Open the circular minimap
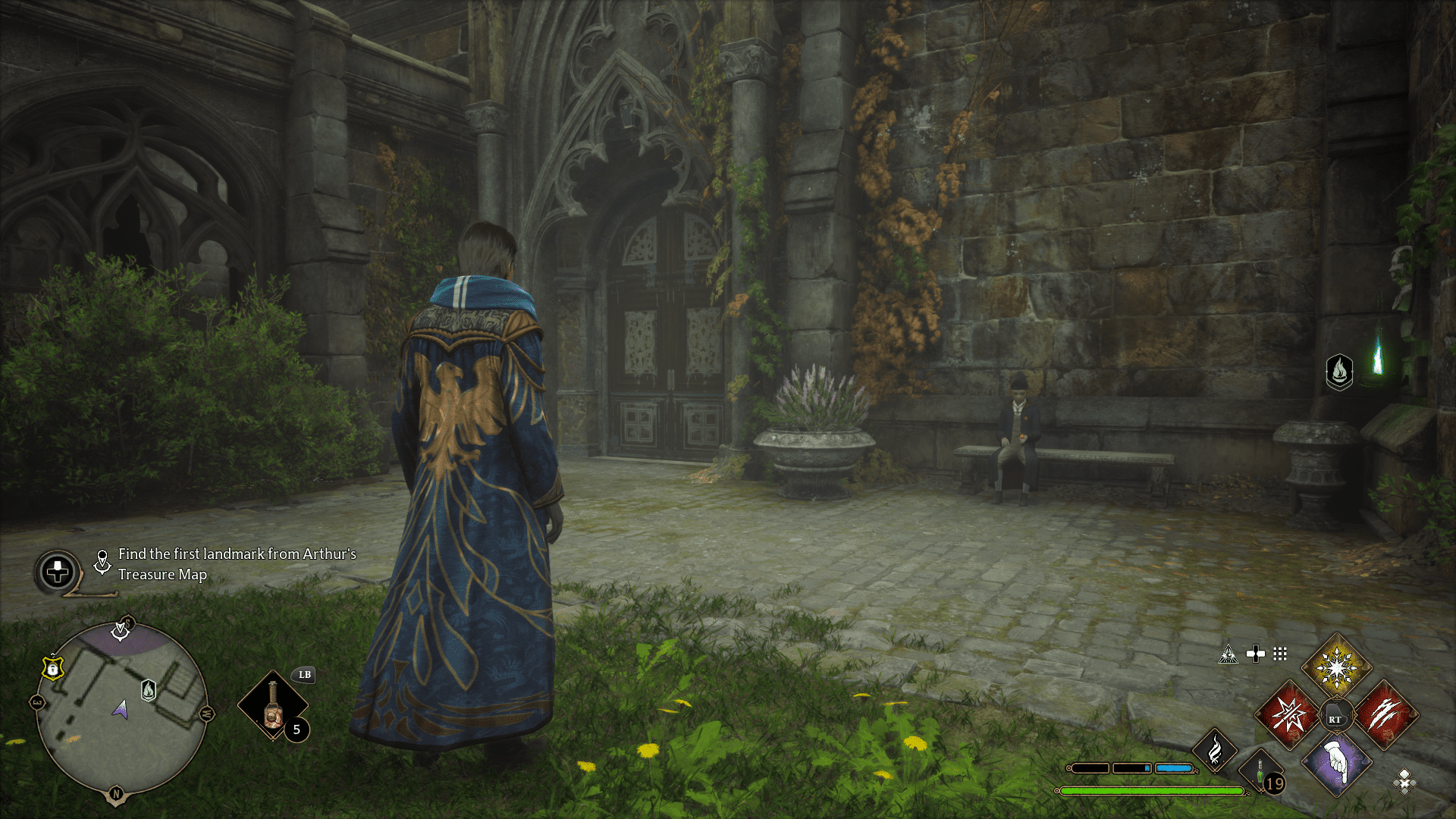This screenshot has width=1456, height=819. click(x=121, y=710)
